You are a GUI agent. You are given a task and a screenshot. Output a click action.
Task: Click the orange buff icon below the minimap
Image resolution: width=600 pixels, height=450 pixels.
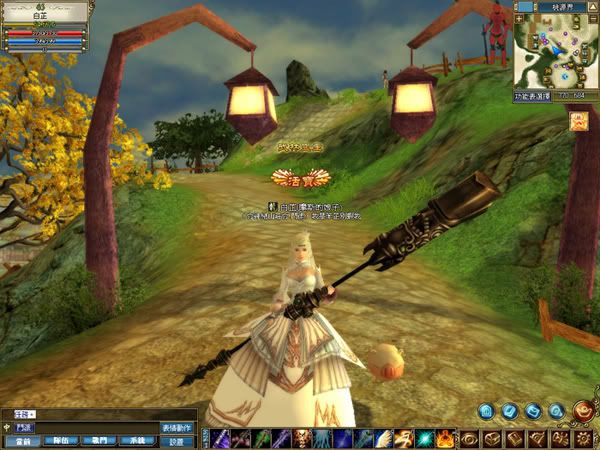[578, 121]
